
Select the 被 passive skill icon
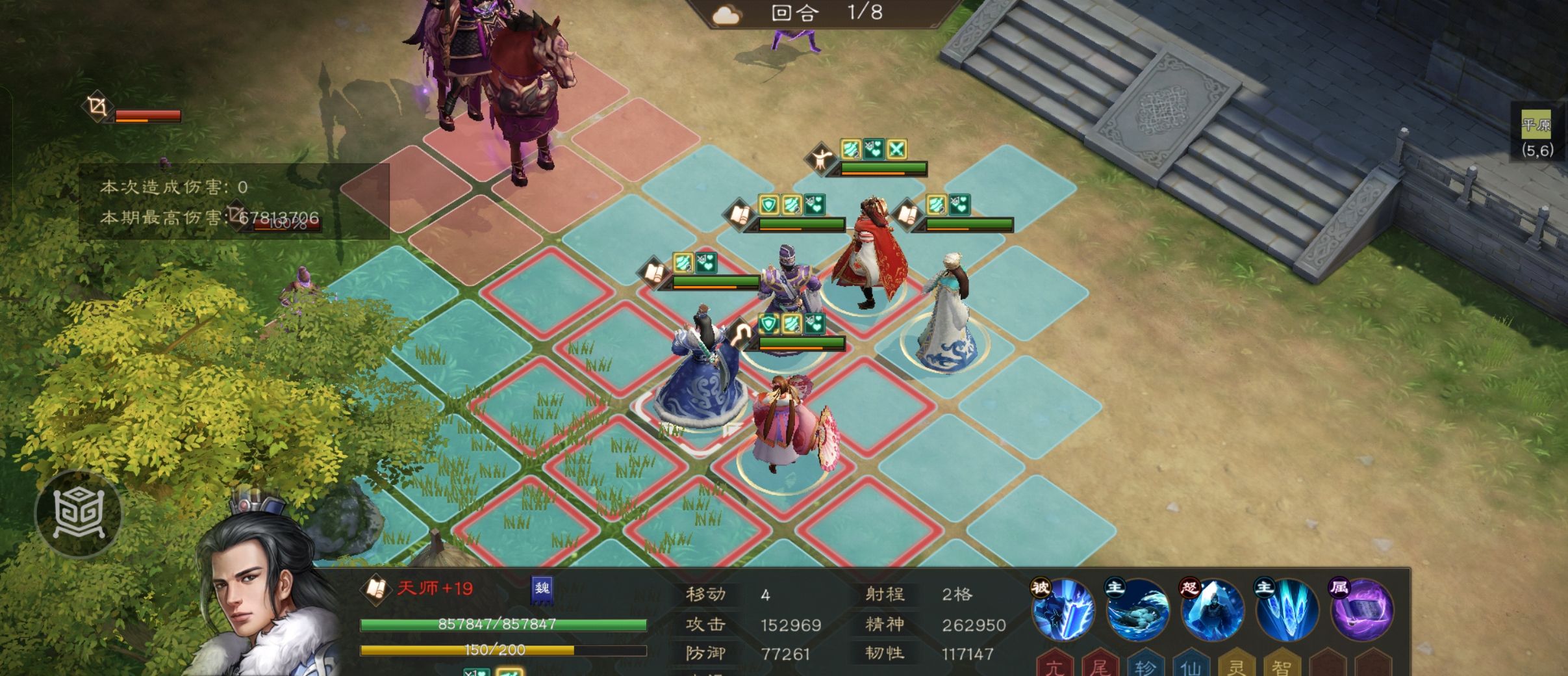(1063, 612)
